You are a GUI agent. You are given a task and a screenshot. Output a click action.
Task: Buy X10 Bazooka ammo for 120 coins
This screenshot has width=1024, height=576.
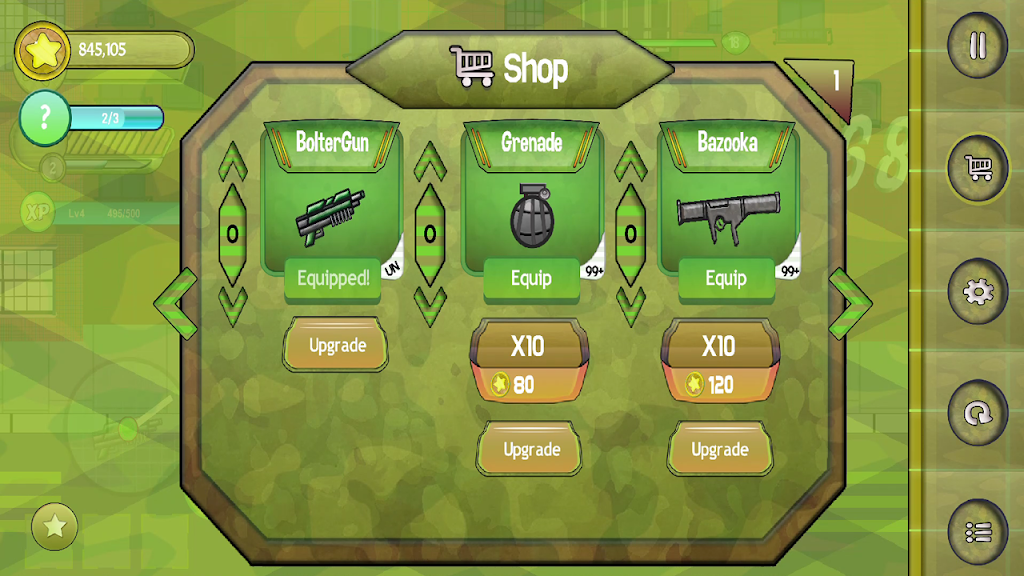tap(720, 362)
